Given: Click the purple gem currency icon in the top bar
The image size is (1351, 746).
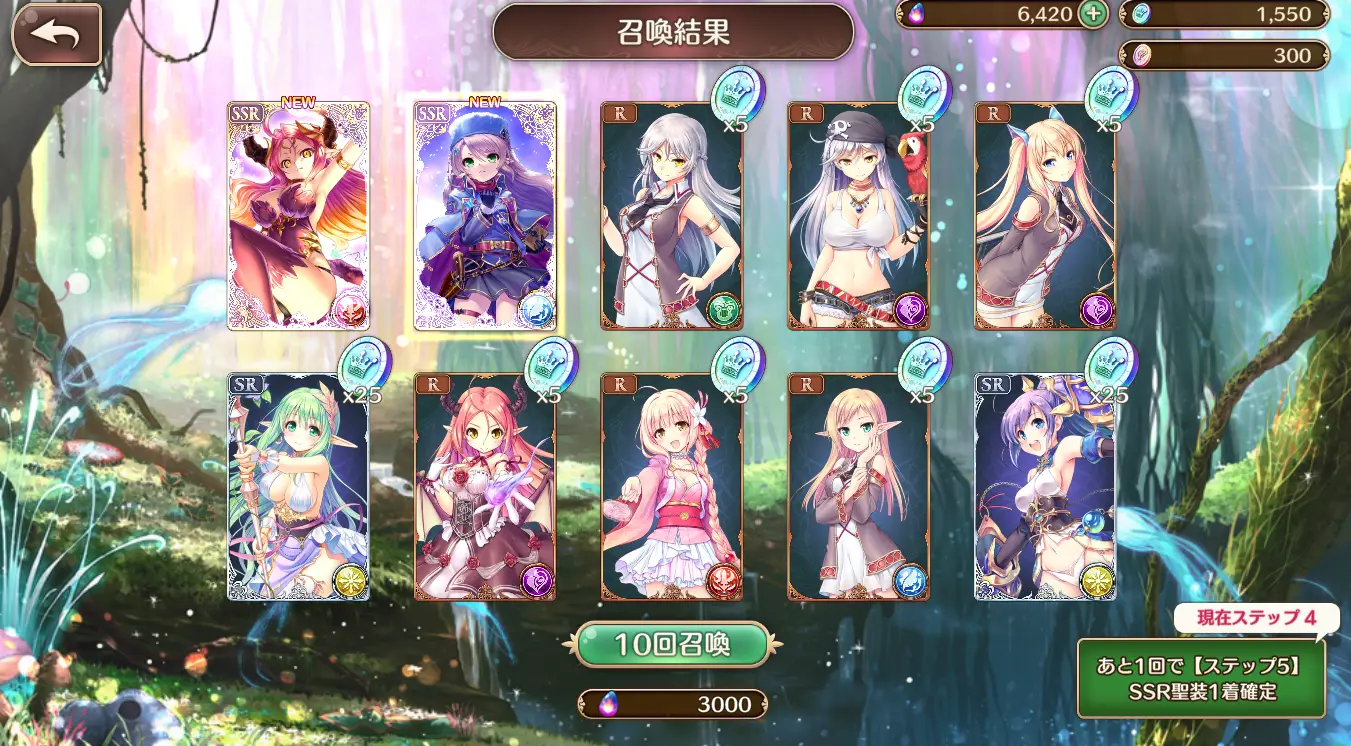Looking at the screenshot, I should tap(916, 14).
